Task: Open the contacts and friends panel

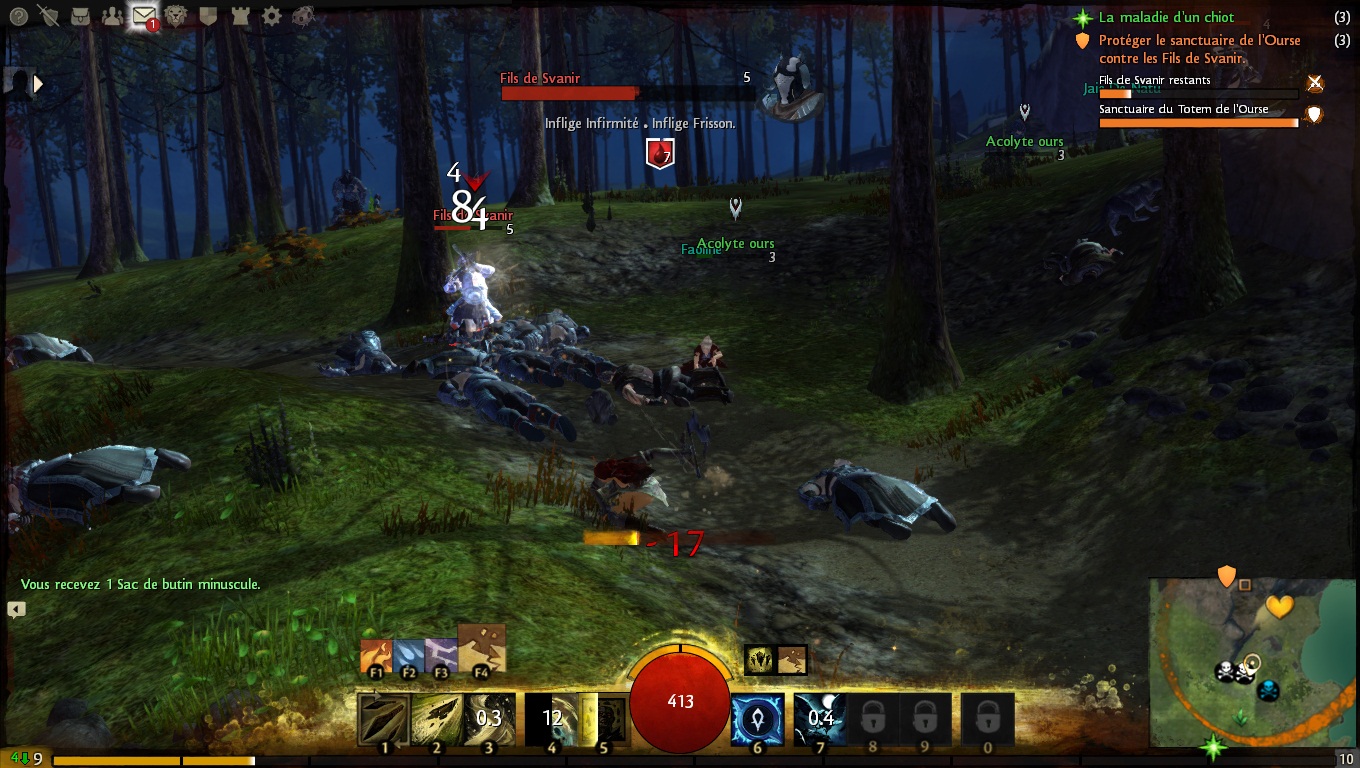Action: (x=113, y=15)
